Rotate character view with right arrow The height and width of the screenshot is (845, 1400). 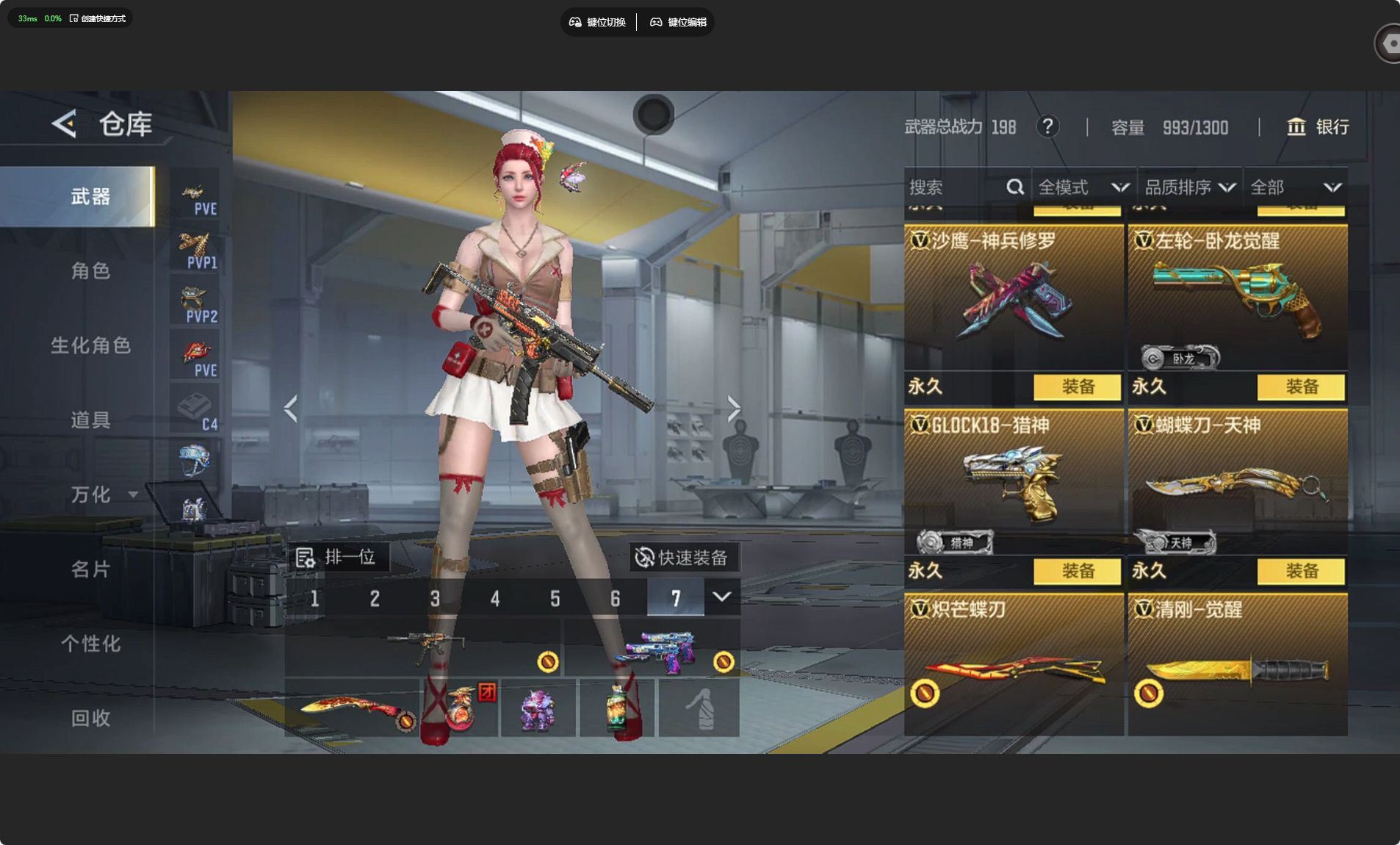(x=734, y=409)
